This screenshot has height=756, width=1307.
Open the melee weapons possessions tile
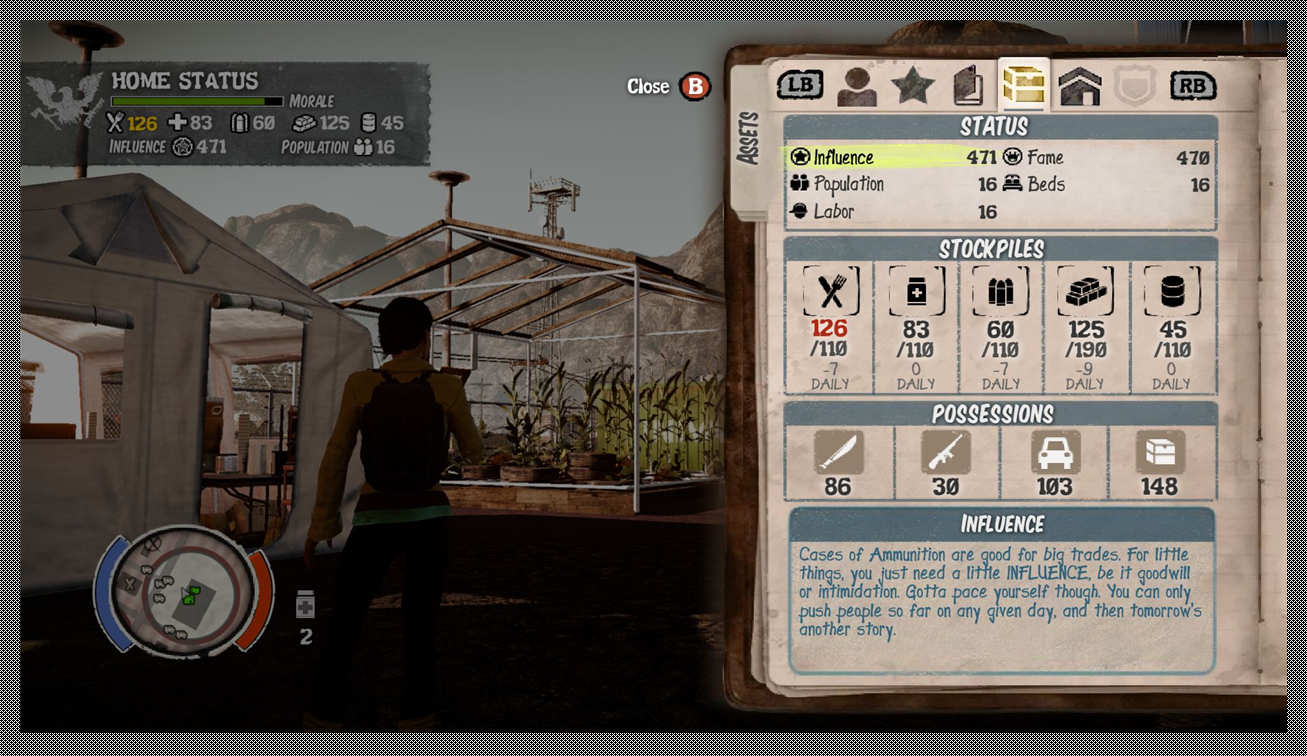coord(838,464)
